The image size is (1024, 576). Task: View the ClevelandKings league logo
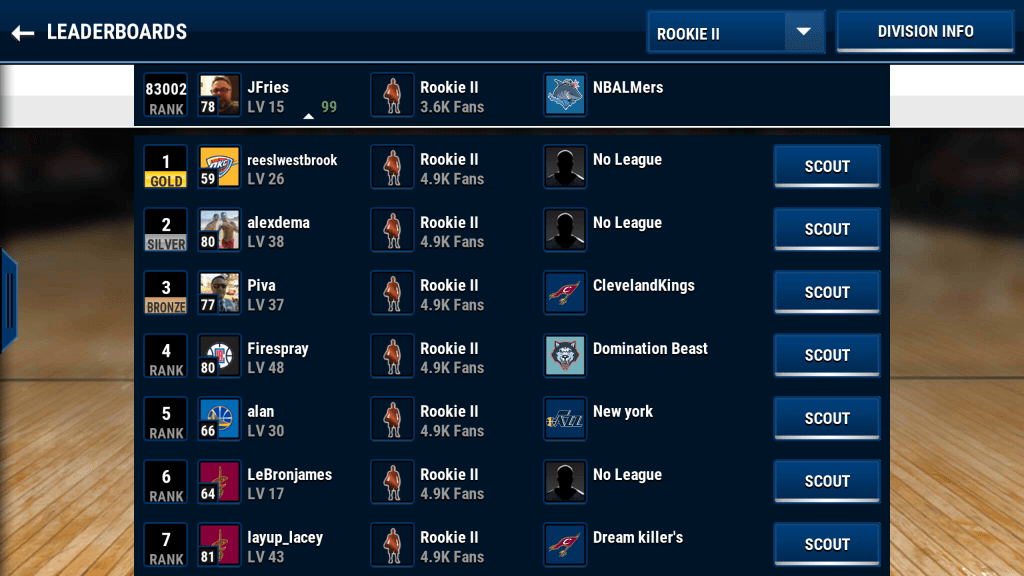pos(566,294)
